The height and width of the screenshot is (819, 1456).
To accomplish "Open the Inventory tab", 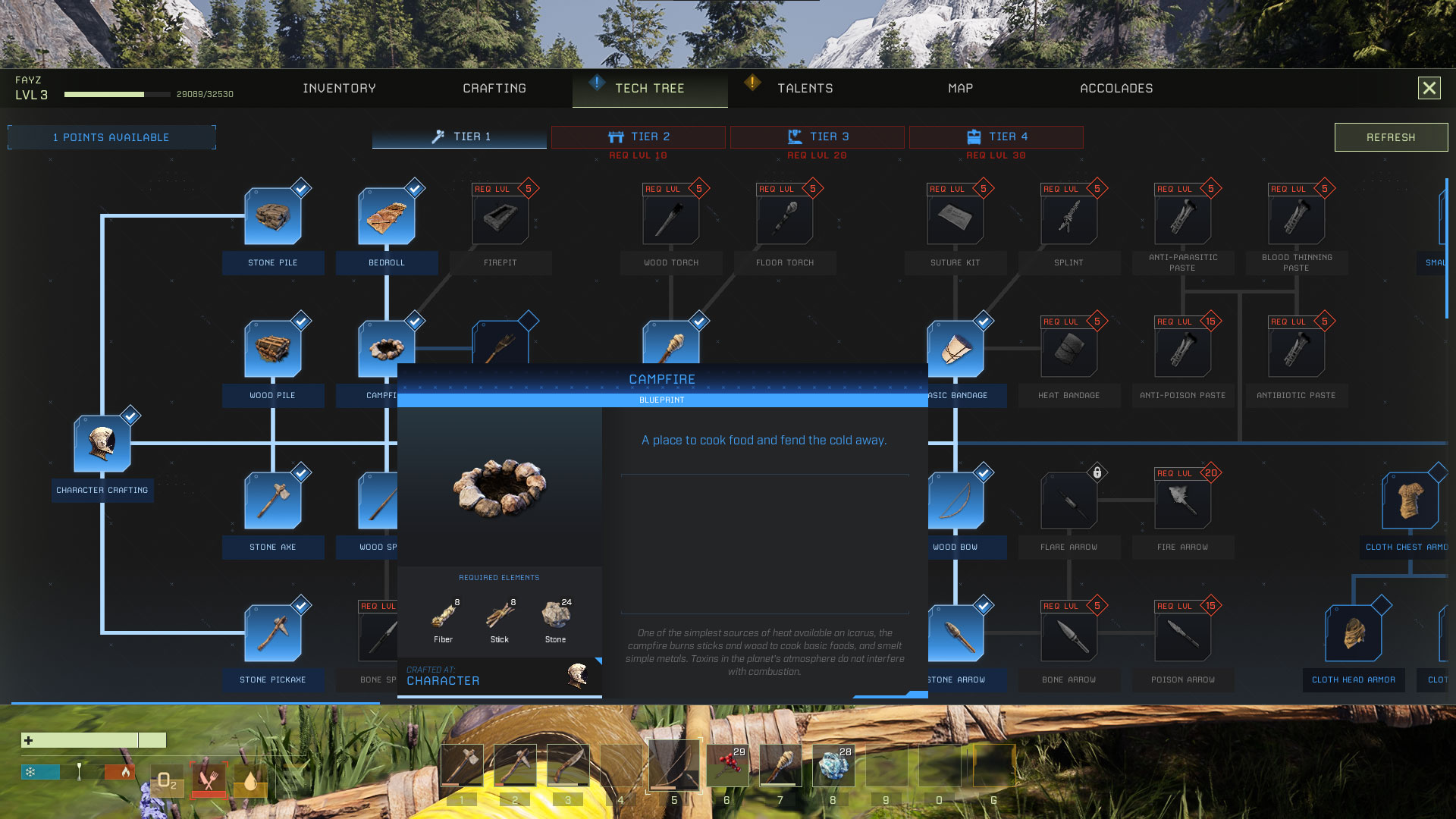I will click(339, 89).
